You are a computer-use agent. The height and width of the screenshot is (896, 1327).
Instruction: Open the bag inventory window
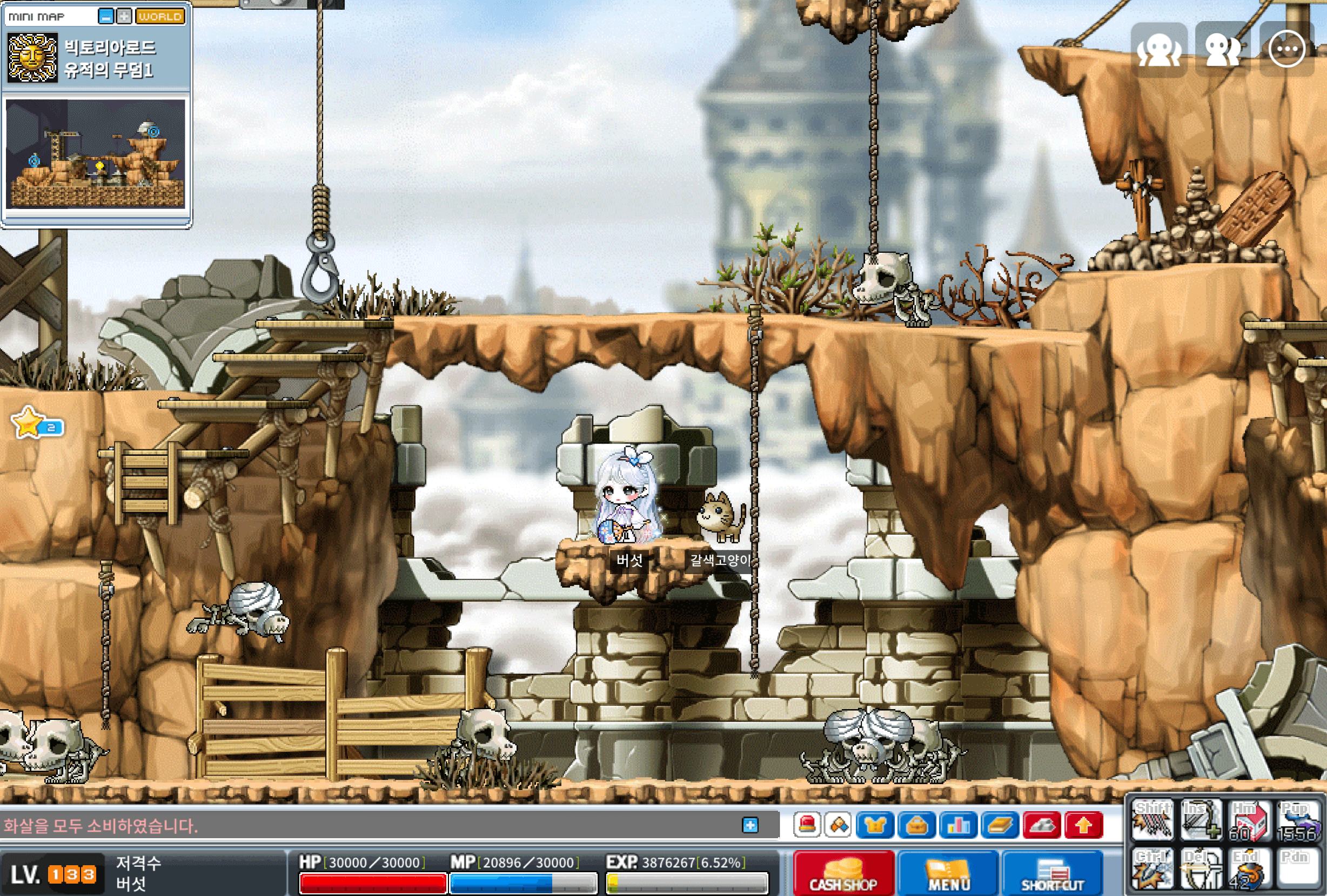tap(916, 825)
